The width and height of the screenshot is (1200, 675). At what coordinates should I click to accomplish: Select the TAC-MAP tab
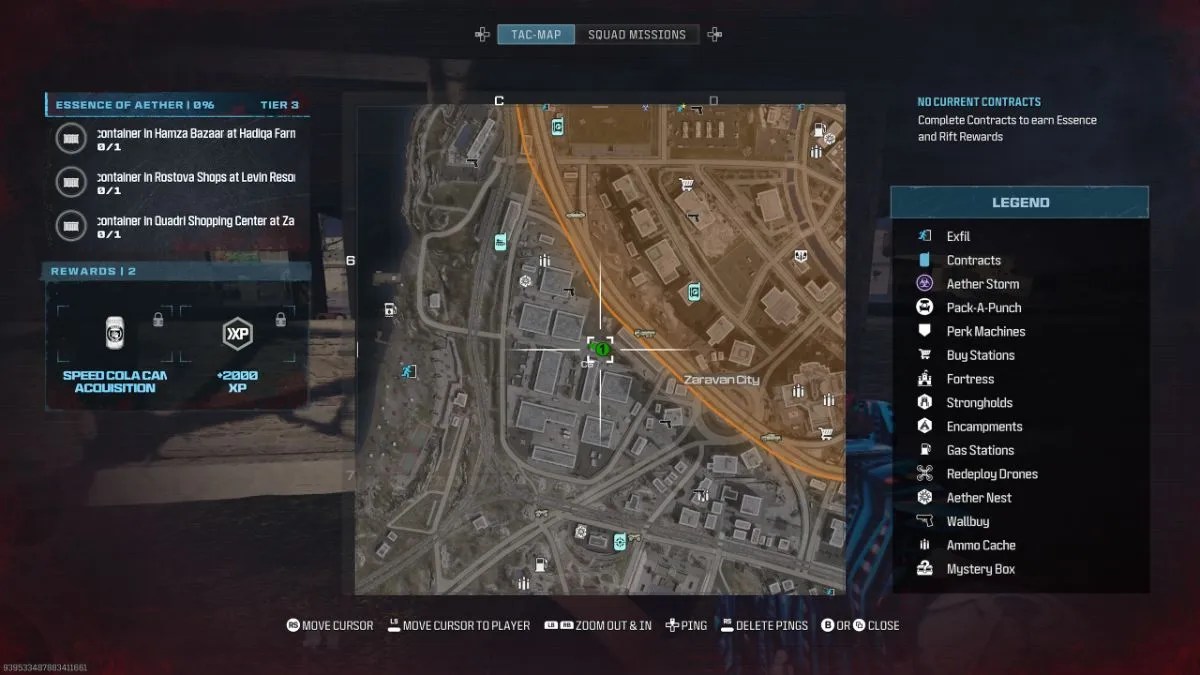click(x=537, y=35)
